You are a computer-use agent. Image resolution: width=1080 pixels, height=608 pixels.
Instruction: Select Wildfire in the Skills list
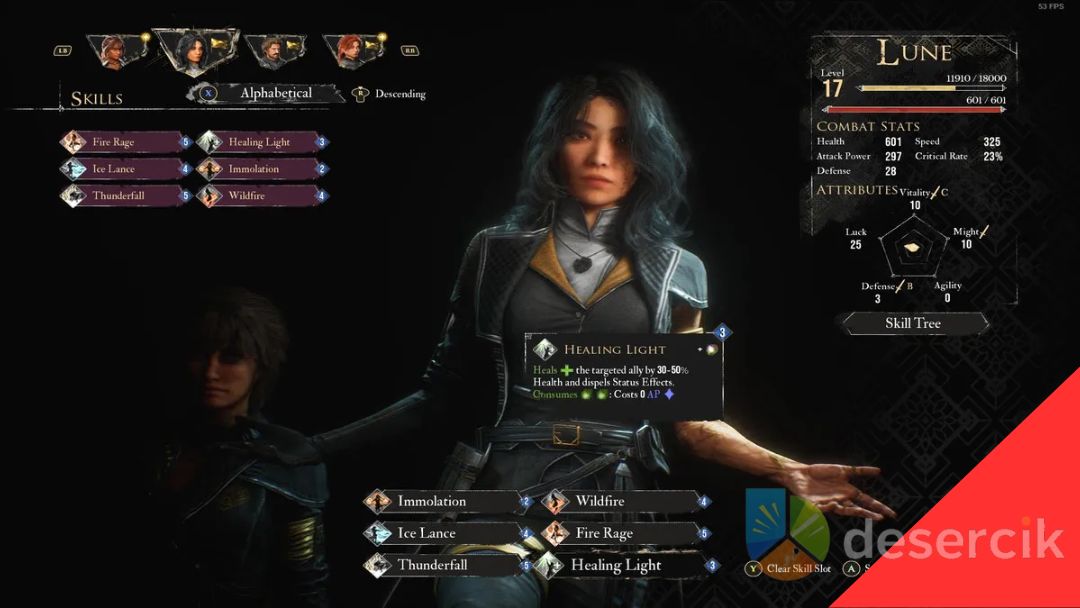260,196
